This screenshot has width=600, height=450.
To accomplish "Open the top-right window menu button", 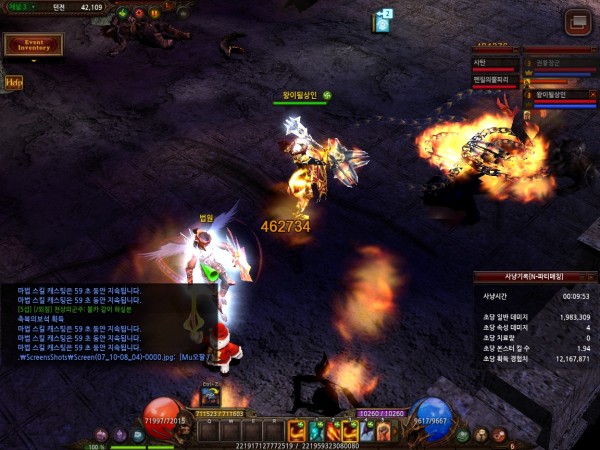I will pos(577,22).
